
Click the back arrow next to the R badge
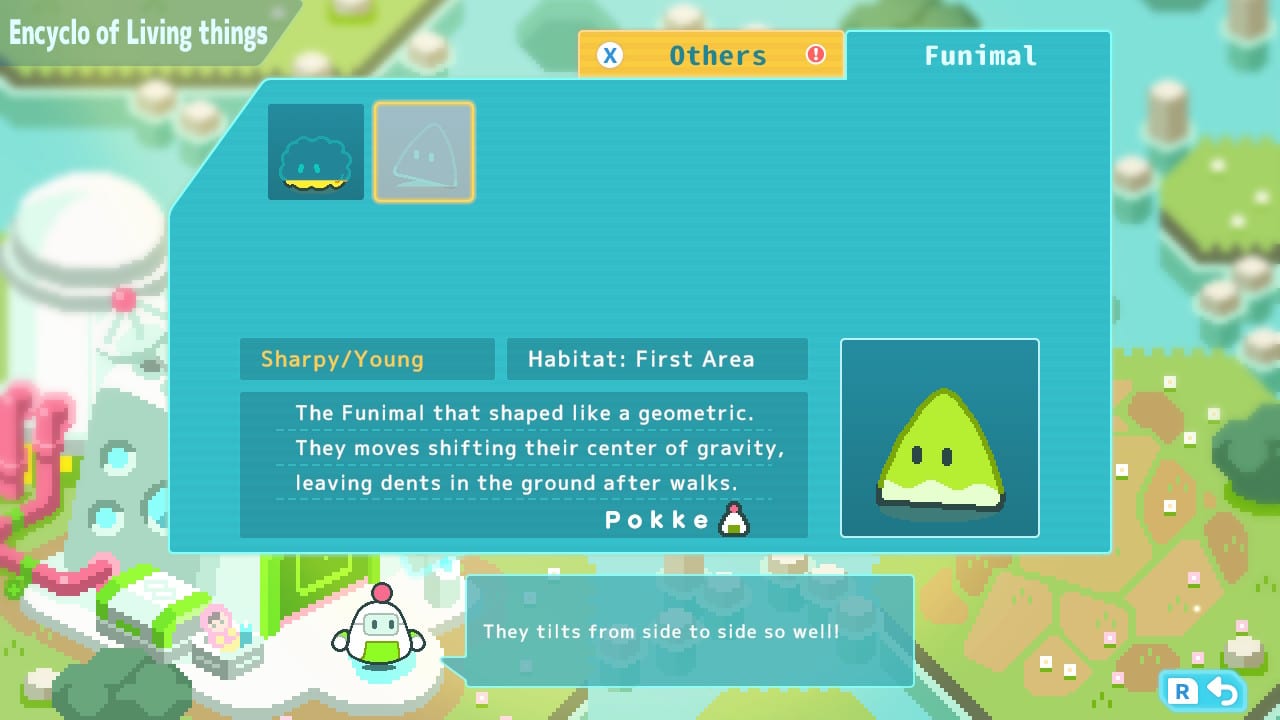(1220, 690)
